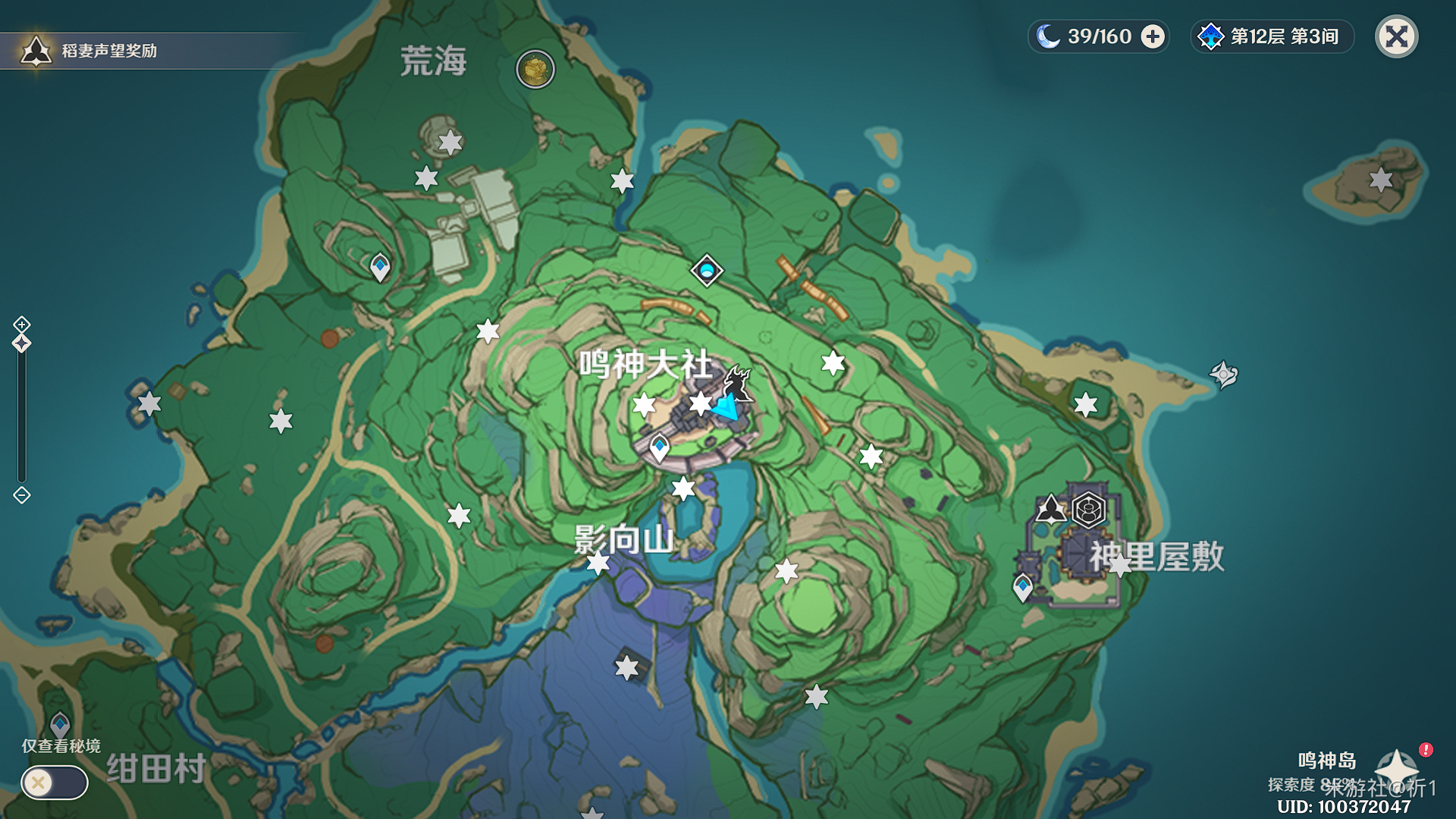Image resolution: width=1456 pixels, height=819 pixels.
Task: Click the map zoom slider handle
Action: point(22,344)
